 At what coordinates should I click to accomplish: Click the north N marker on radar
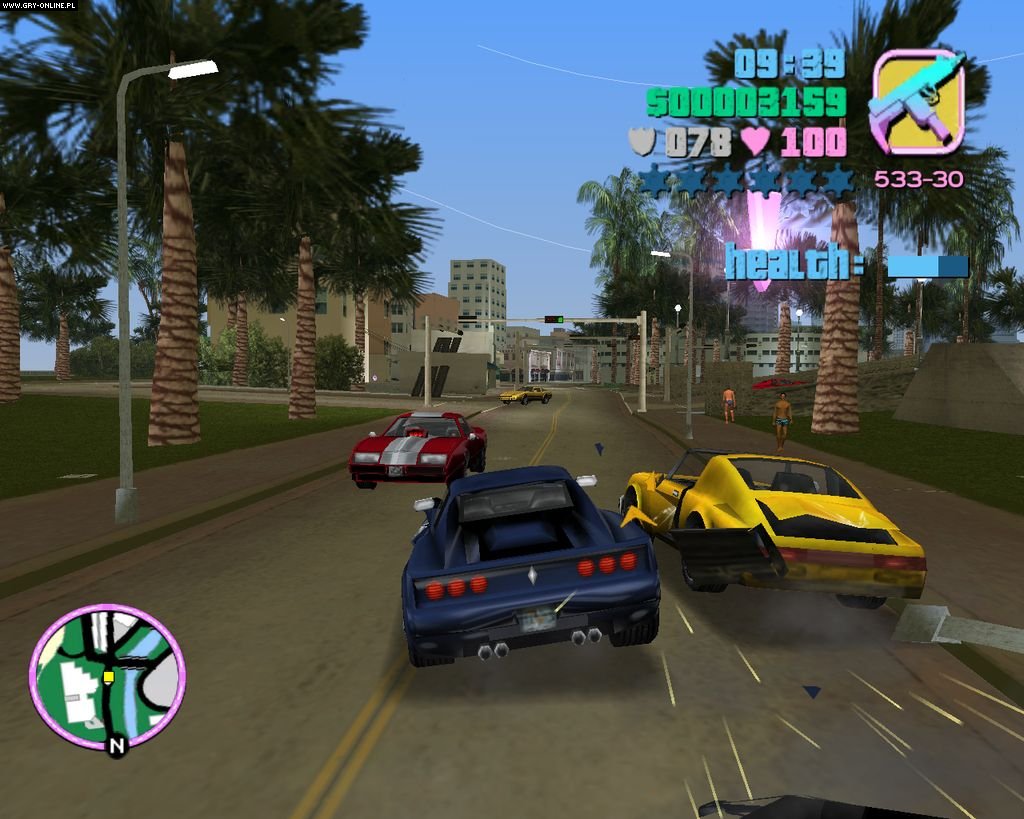pyautogui.click(x=117, y=745)
